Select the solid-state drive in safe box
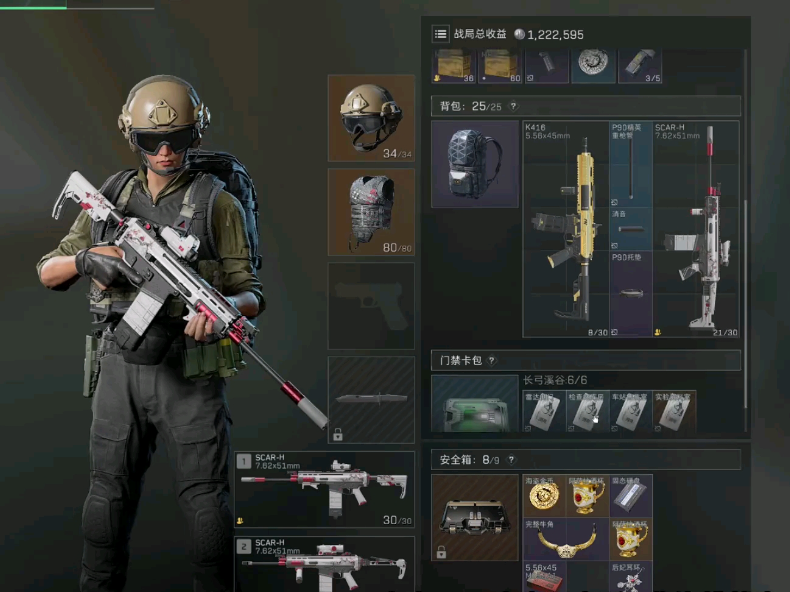 coord(630,495)
